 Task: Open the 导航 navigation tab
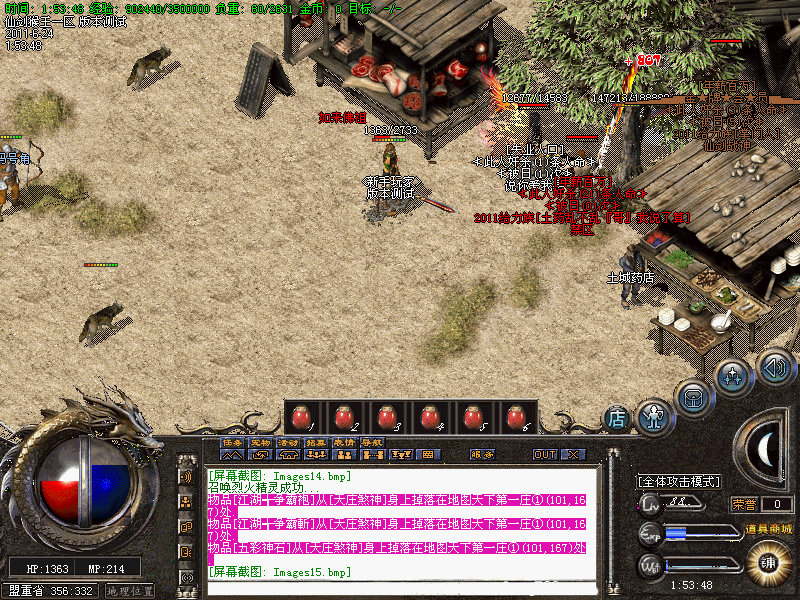point(372,442)
